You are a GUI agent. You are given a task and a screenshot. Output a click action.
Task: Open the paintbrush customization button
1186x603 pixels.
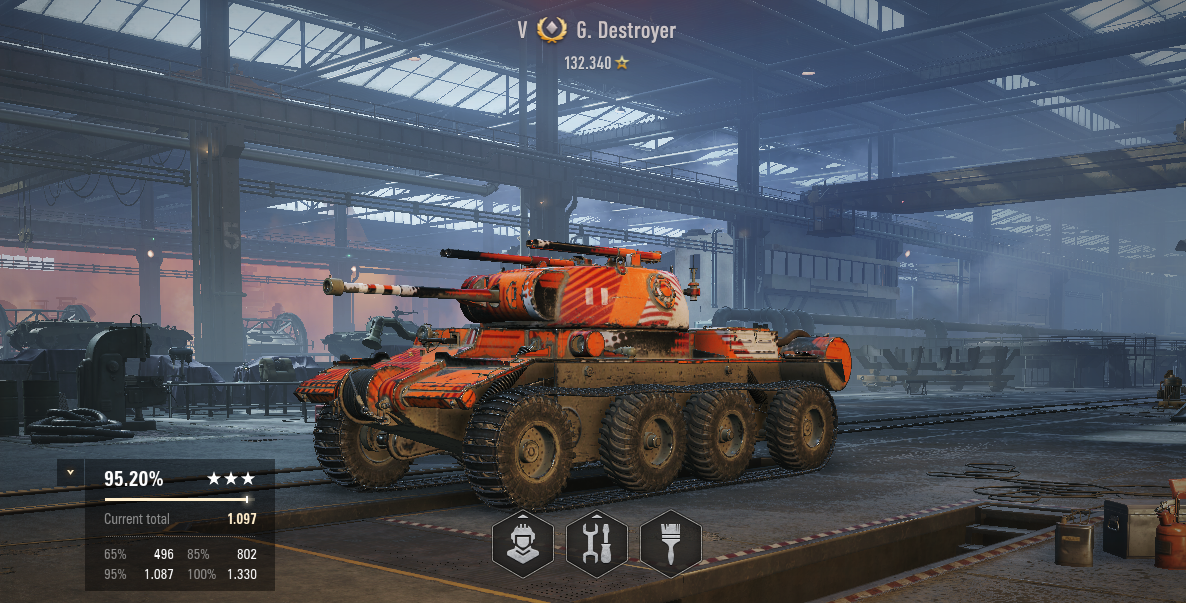tap(670, 543)
